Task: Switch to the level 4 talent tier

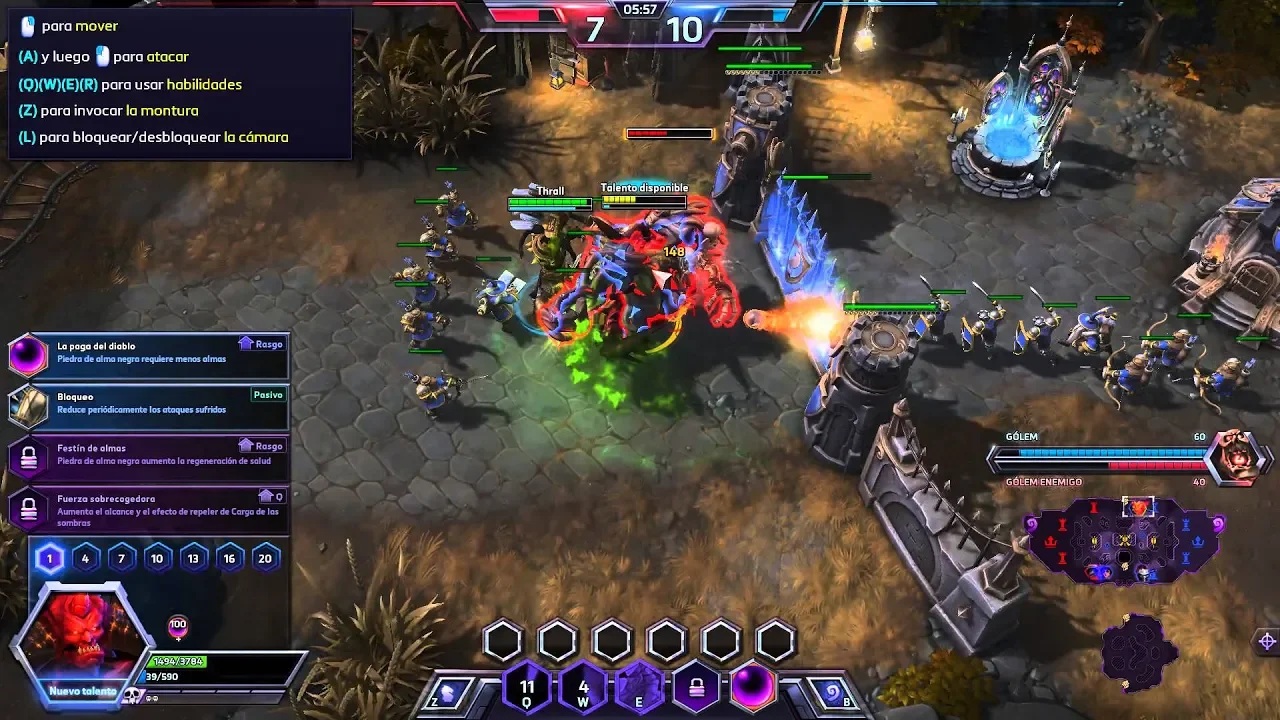Action: [85, 559]
